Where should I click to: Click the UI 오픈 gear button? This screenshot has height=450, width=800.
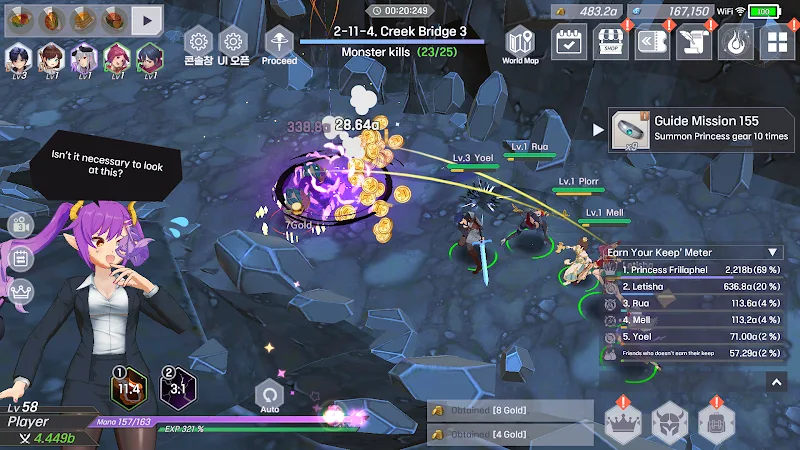coord(233,46)
